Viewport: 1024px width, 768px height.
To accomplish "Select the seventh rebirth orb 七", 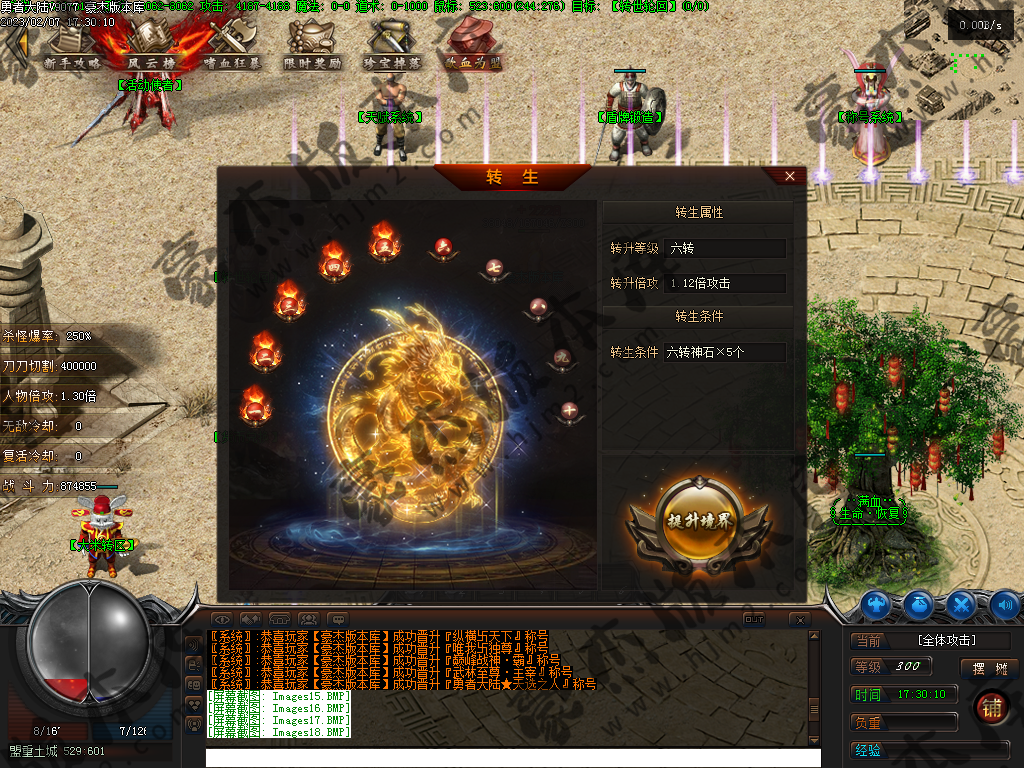I will (494, 268).
